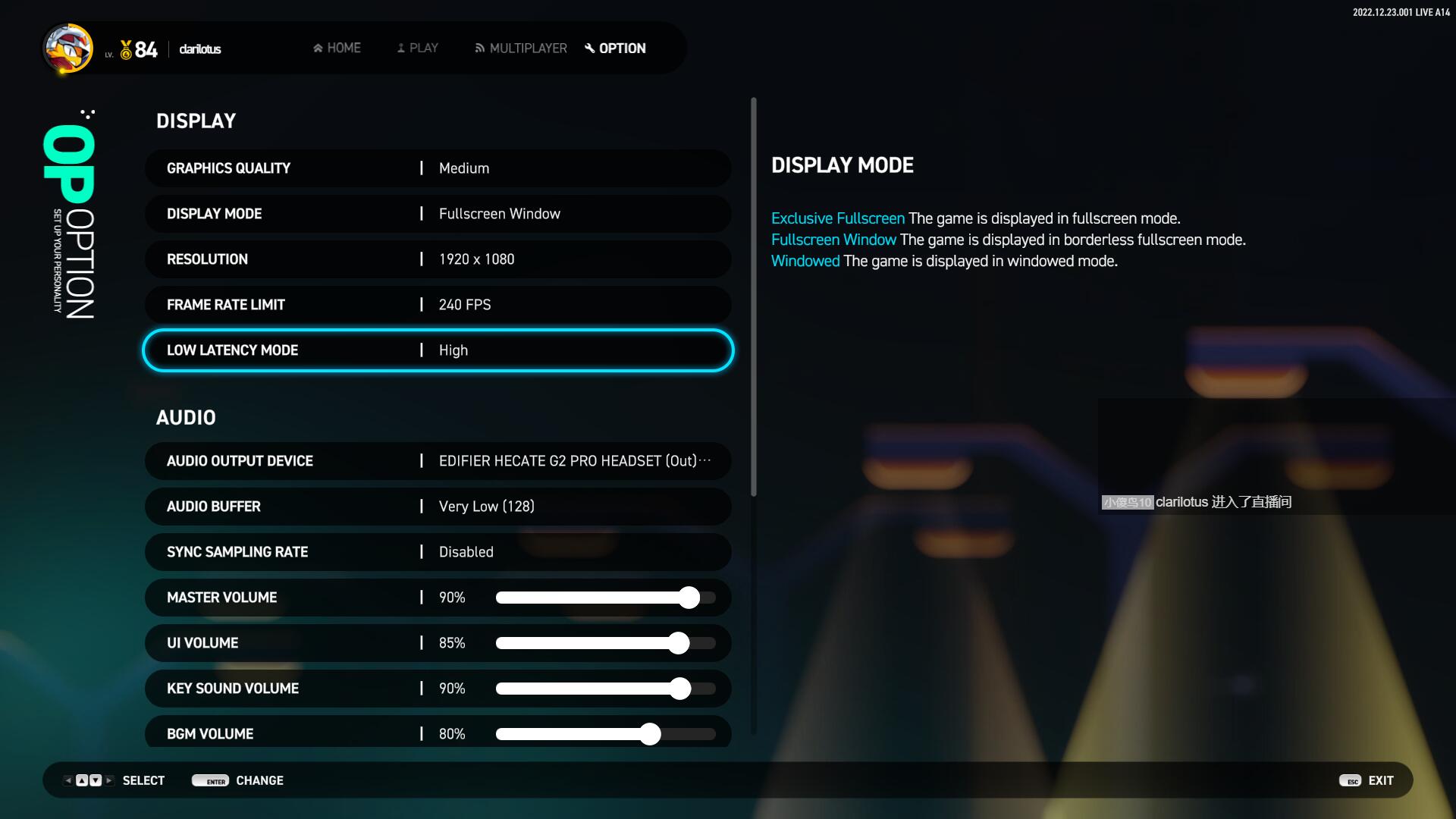Select the Display Mode row
This screenshot has height=819, width=1456.
(438, 214)
